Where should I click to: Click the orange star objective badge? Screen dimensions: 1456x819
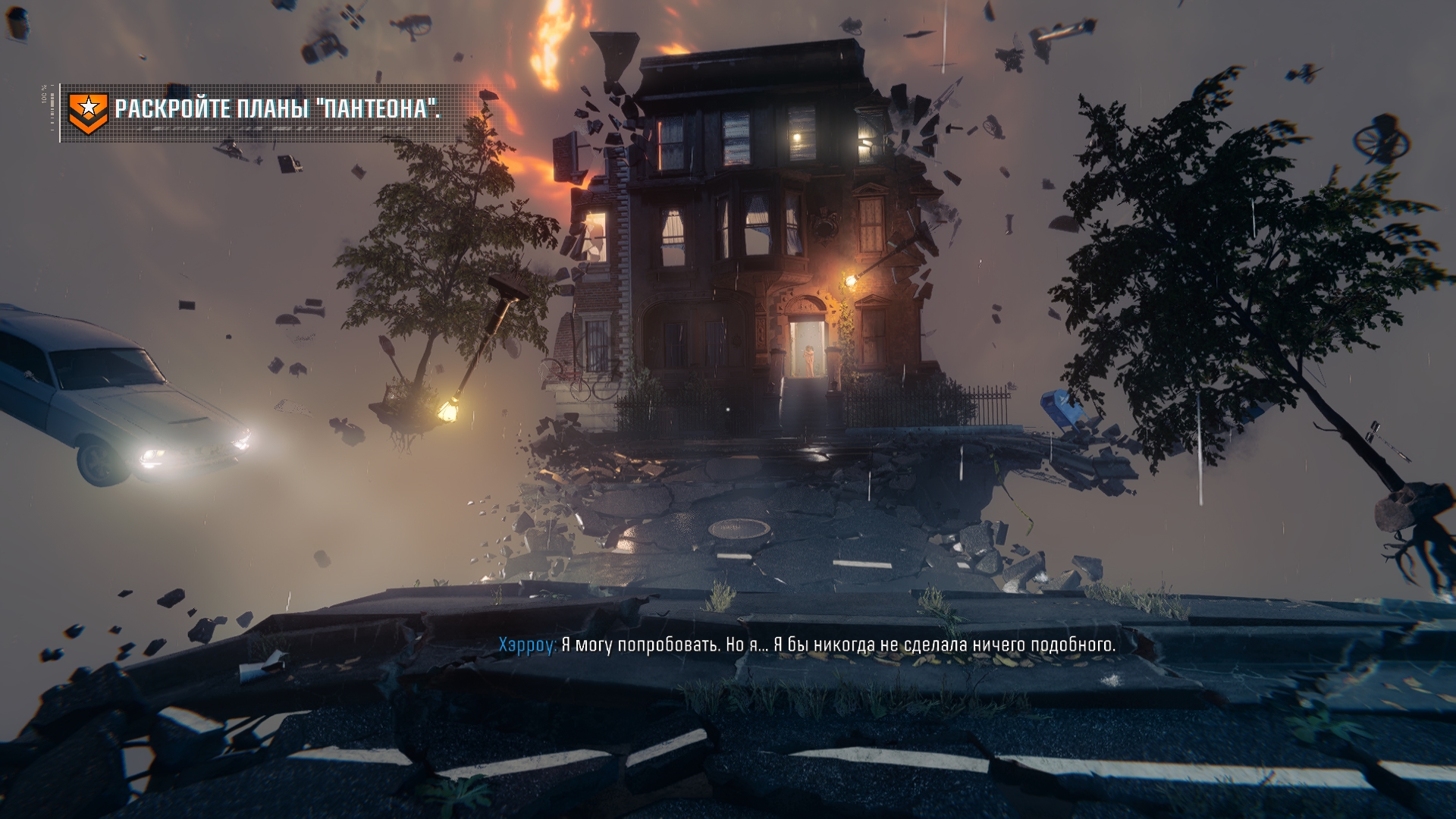[x=88, y=112]
